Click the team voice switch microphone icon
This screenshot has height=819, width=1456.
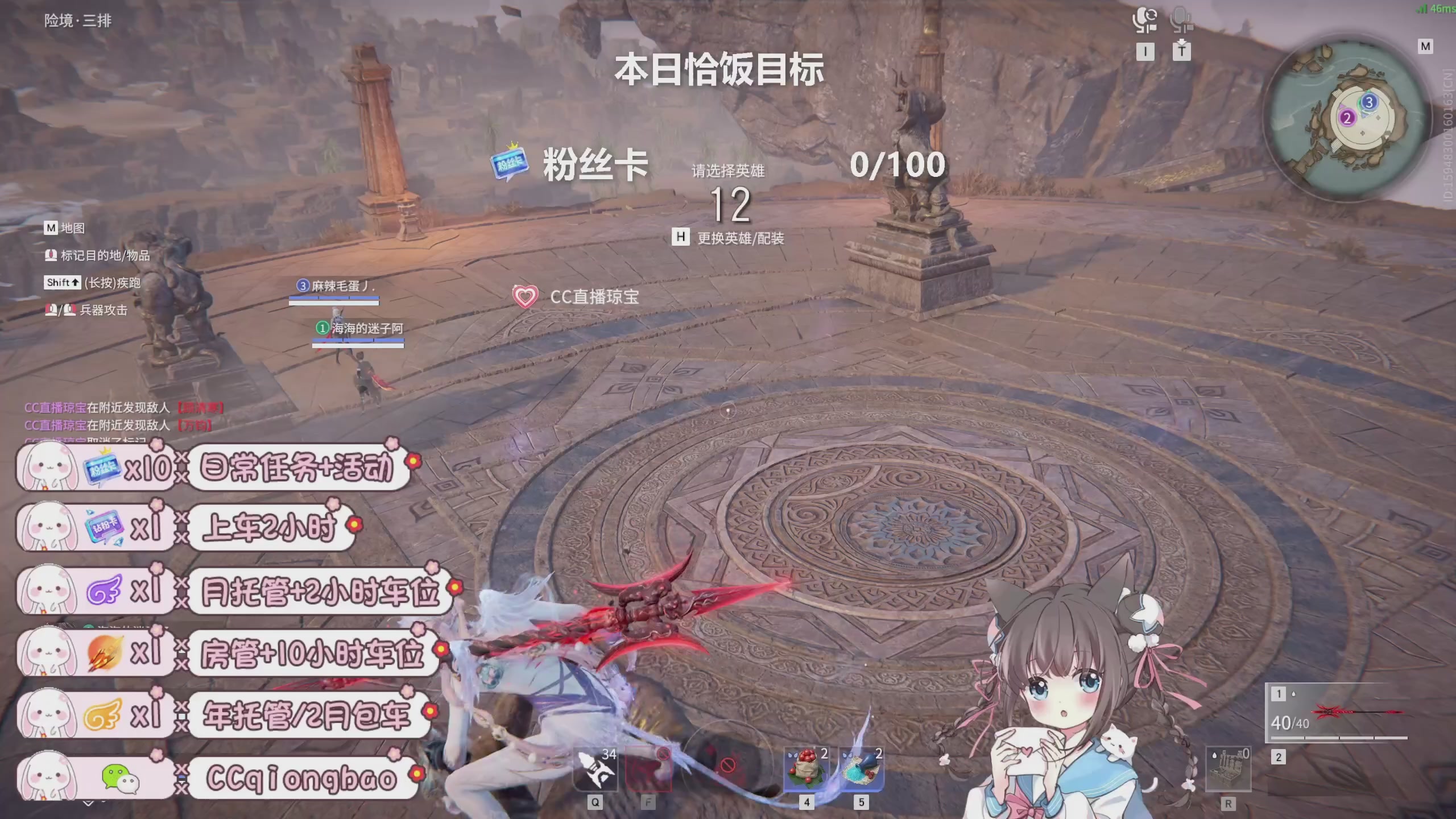tap(1145, 20)
